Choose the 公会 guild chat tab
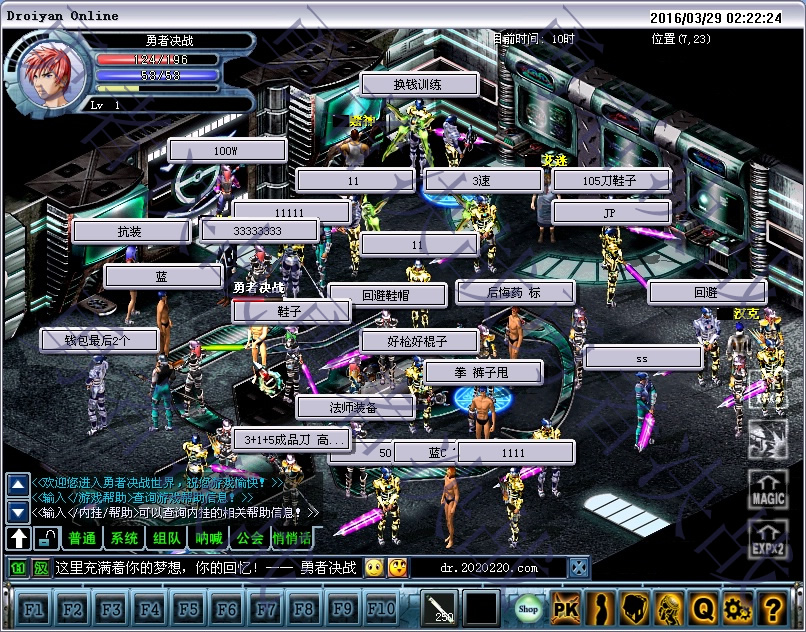This screenshot has height=632, width=806. pyautogui.click(x=250, y=539)
